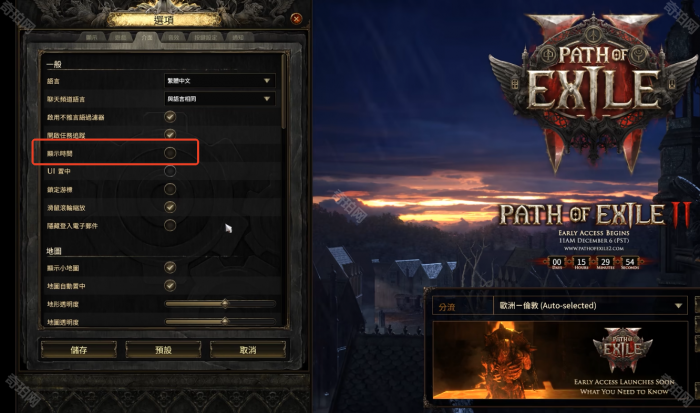This screenshot has height=413, width=700.
Task: Enable the 顯示時間 checkbox
Action: tap(170, 153)
